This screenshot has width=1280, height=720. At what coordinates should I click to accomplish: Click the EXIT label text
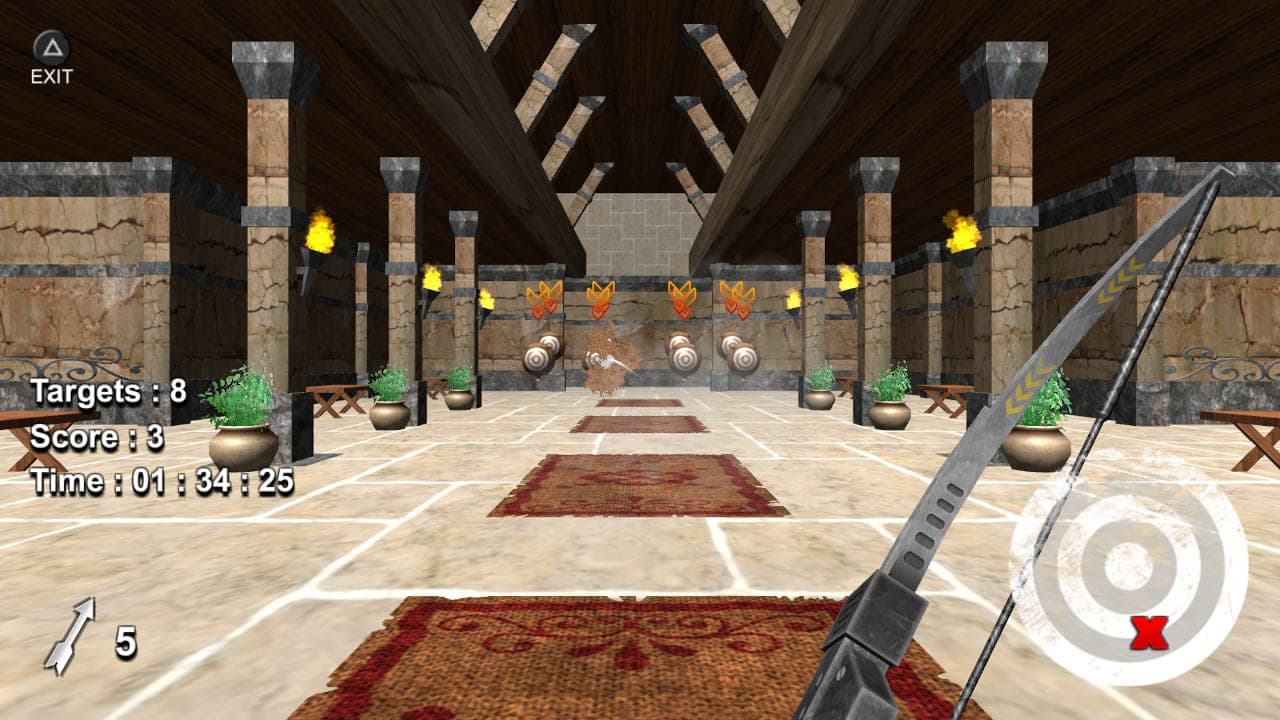click(x=51, y=75)
